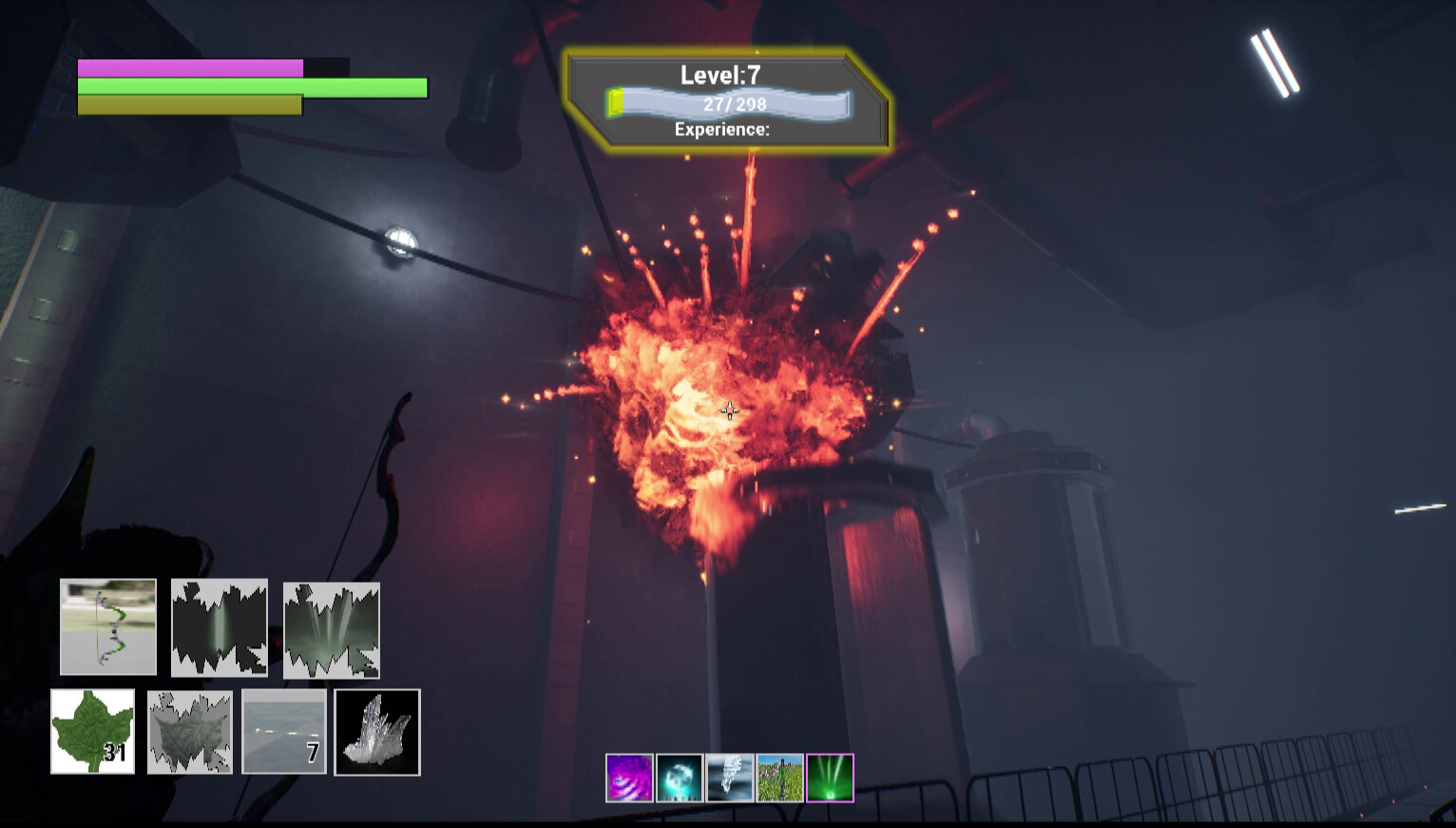Screen dimensions: 1456x828
Task: Select the green leaf item stack
Action: 94,733
